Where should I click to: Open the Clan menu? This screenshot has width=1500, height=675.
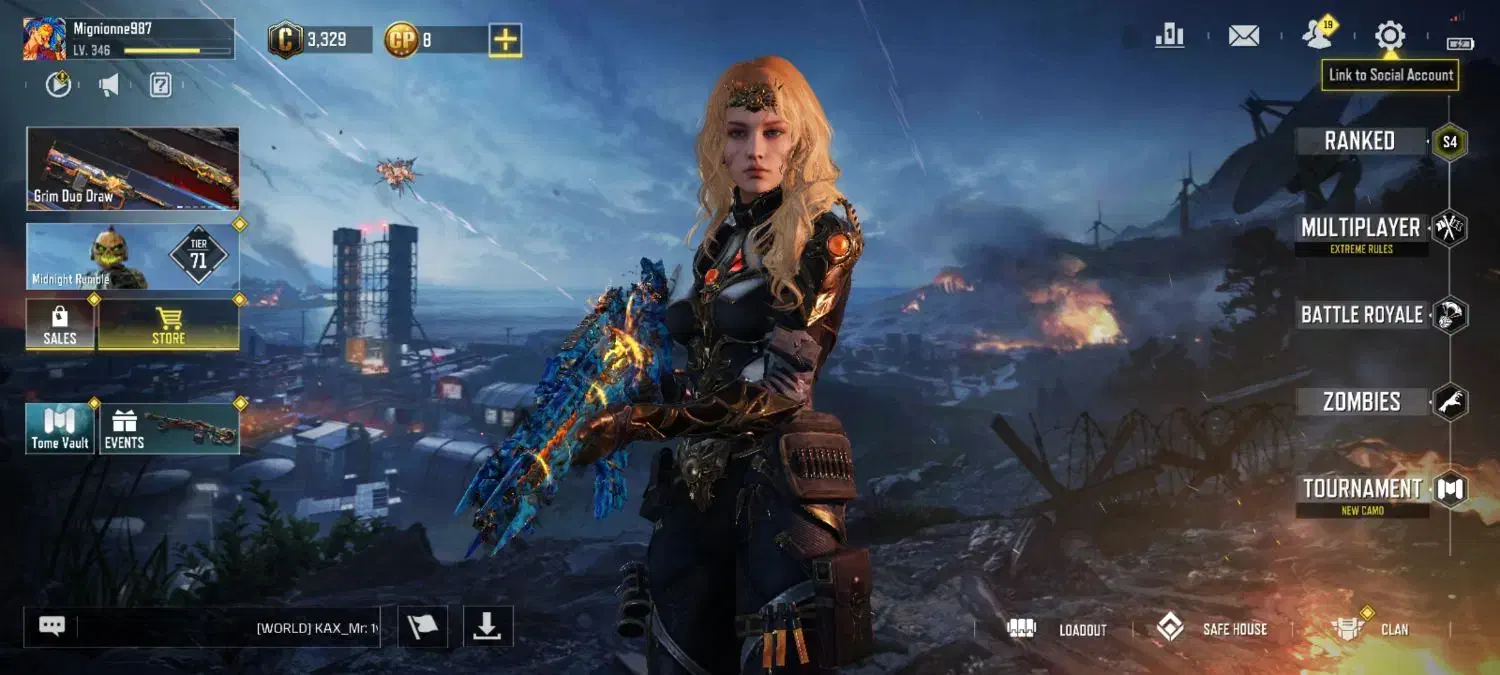[x=1371, y=629]
